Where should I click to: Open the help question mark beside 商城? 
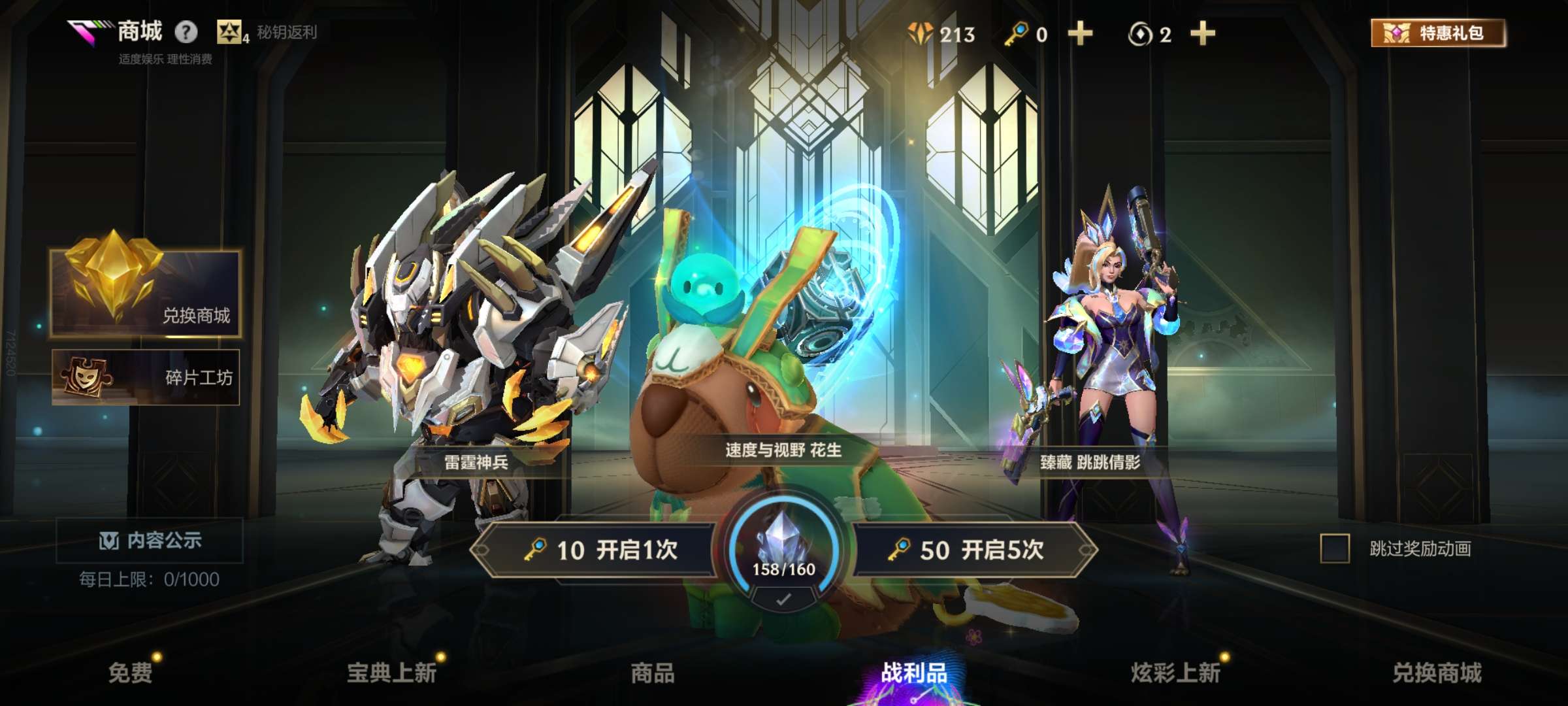click(184, 29)
